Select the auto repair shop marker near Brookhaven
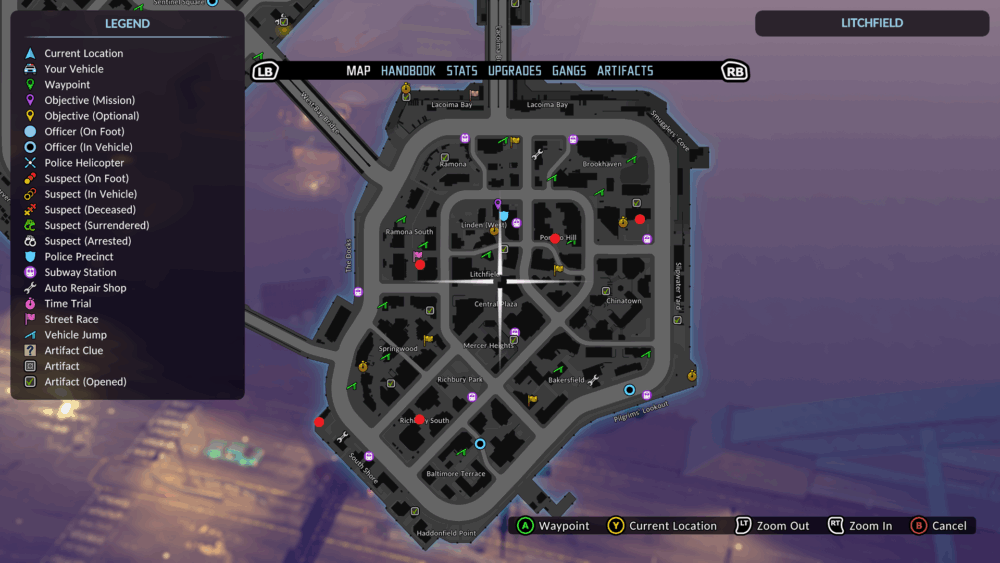 click(538, 154)
